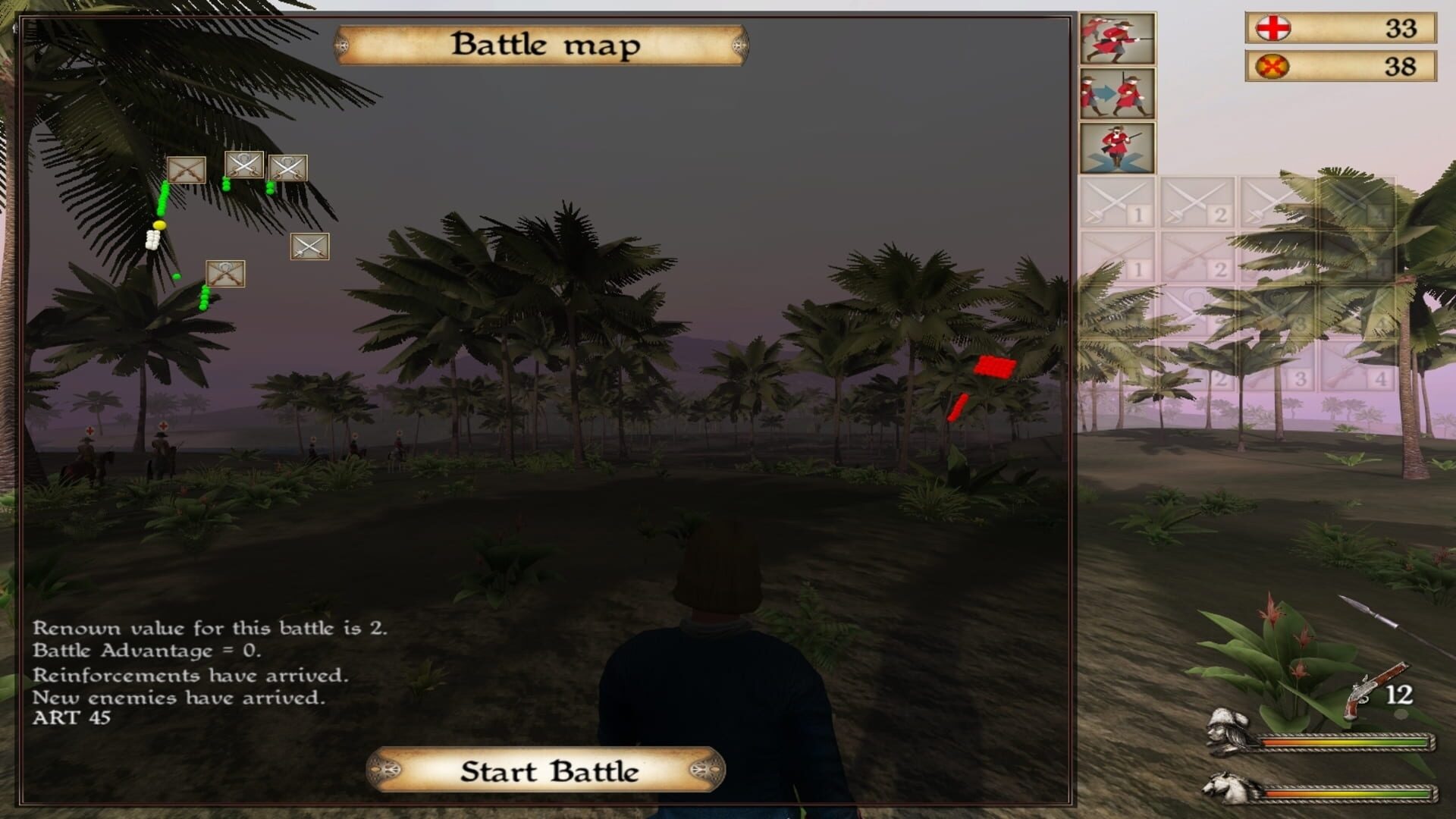Click the crossed pistols unit flag on map
Viewport: 1456px width, 819px height.
[x=224, y=273]
